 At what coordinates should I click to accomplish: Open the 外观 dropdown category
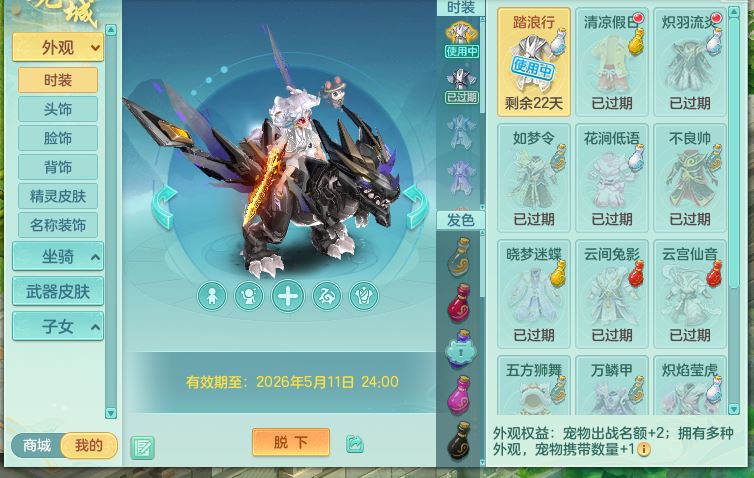(x=57, y=47)
